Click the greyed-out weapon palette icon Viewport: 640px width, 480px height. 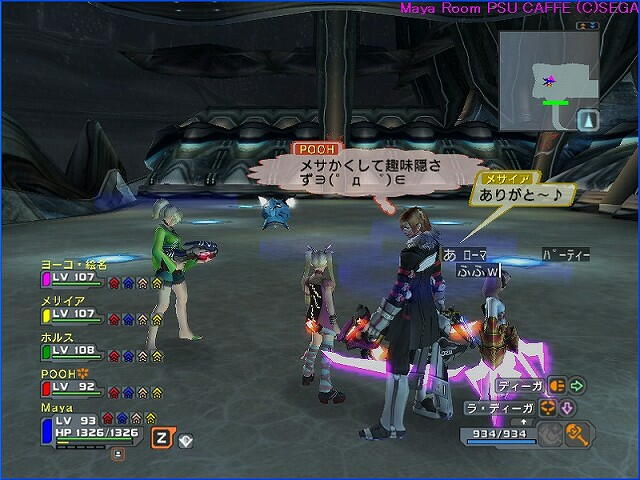coord(549,433)
